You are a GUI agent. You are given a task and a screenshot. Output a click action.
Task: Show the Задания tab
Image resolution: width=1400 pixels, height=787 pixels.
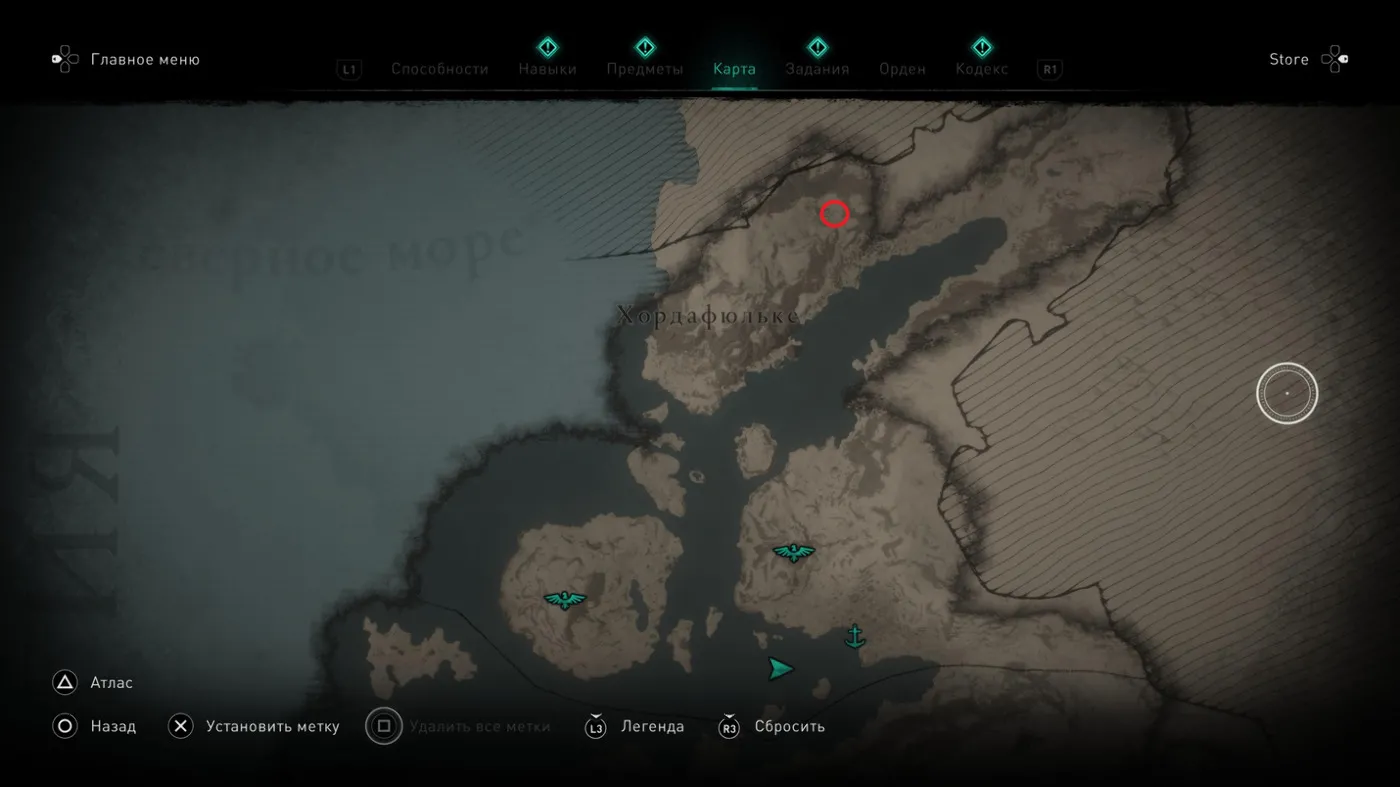(817, 69)
